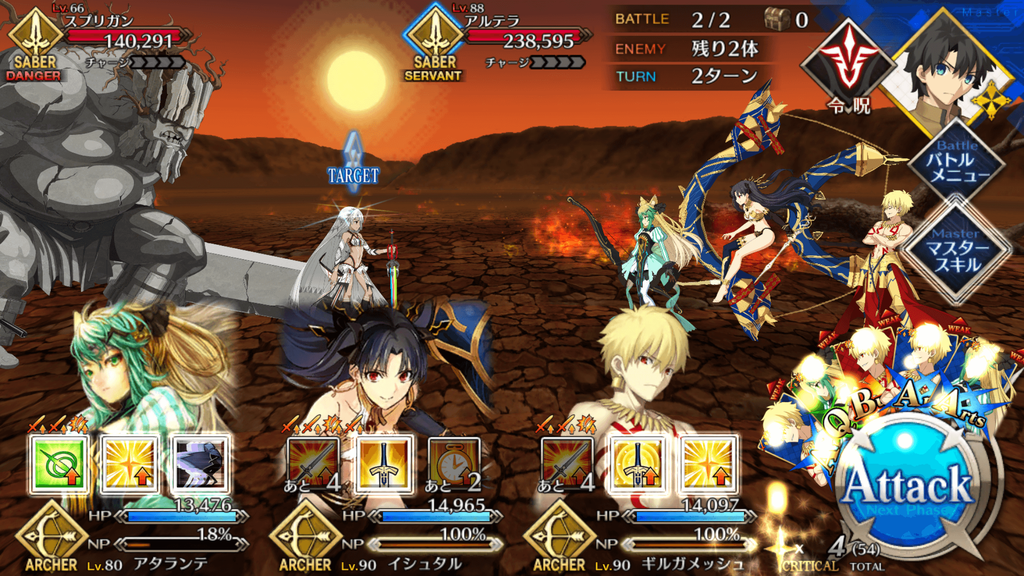The image size is (1024, 576).
Task: Activate Atalante's dodge skill with running figure
Action: [195, 462]
